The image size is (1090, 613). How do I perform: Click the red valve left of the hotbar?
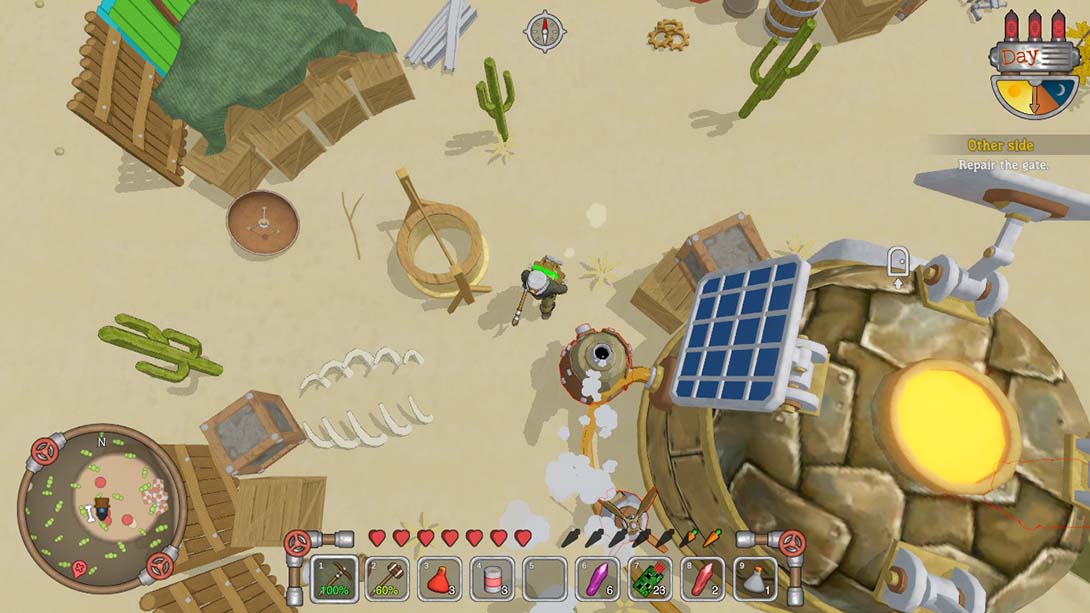point(296,544)
